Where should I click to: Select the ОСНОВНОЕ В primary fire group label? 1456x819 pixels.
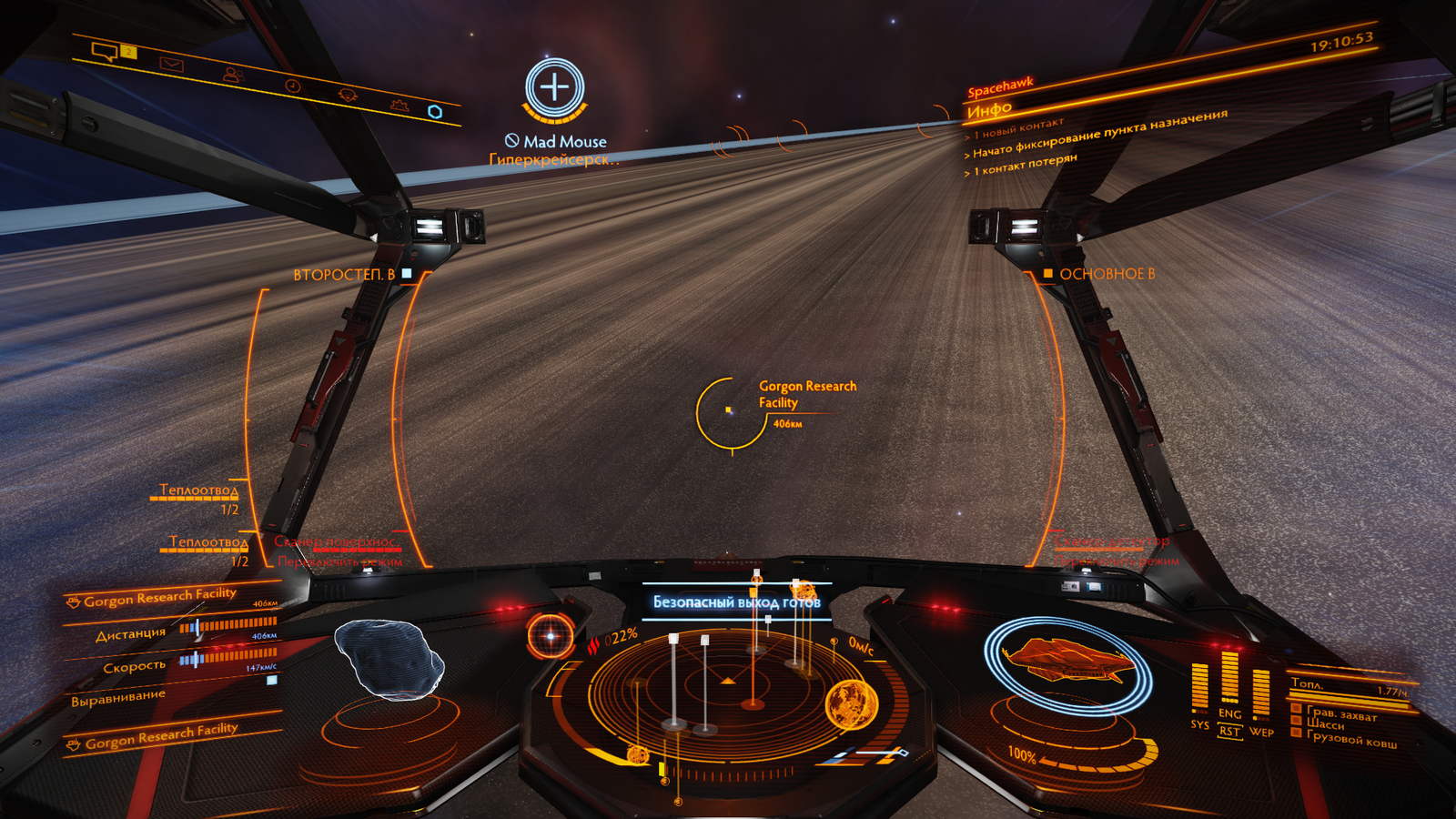tap(1106, 274)
